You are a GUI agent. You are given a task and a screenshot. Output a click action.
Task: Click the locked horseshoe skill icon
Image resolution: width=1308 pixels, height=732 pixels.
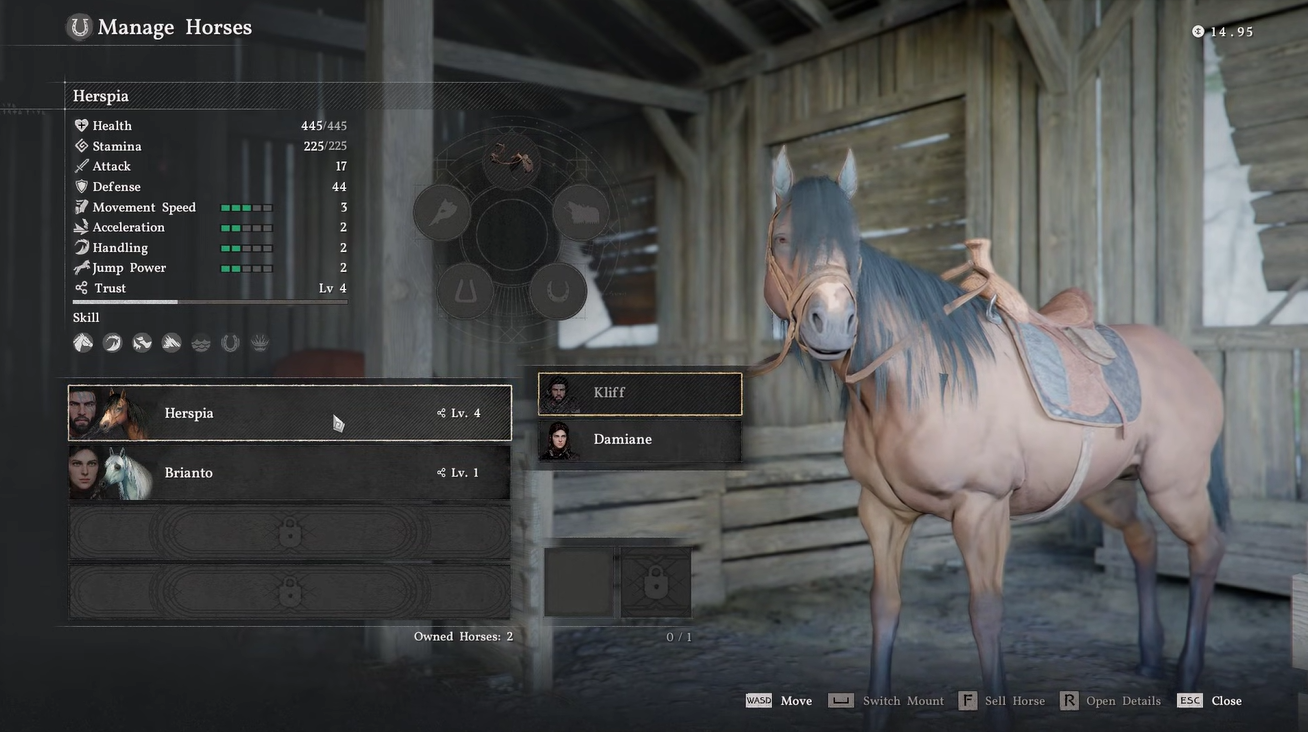click(x=230, y=343)
